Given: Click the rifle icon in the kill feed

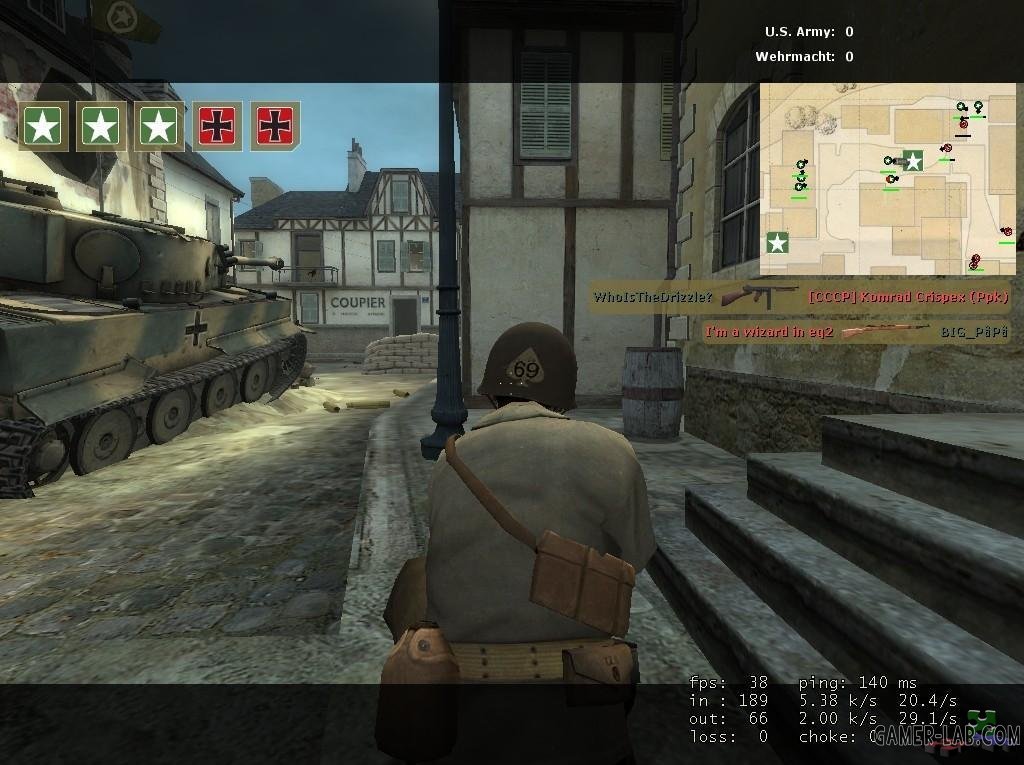Looking at the screenshot, I should click(x=886, y=332).
